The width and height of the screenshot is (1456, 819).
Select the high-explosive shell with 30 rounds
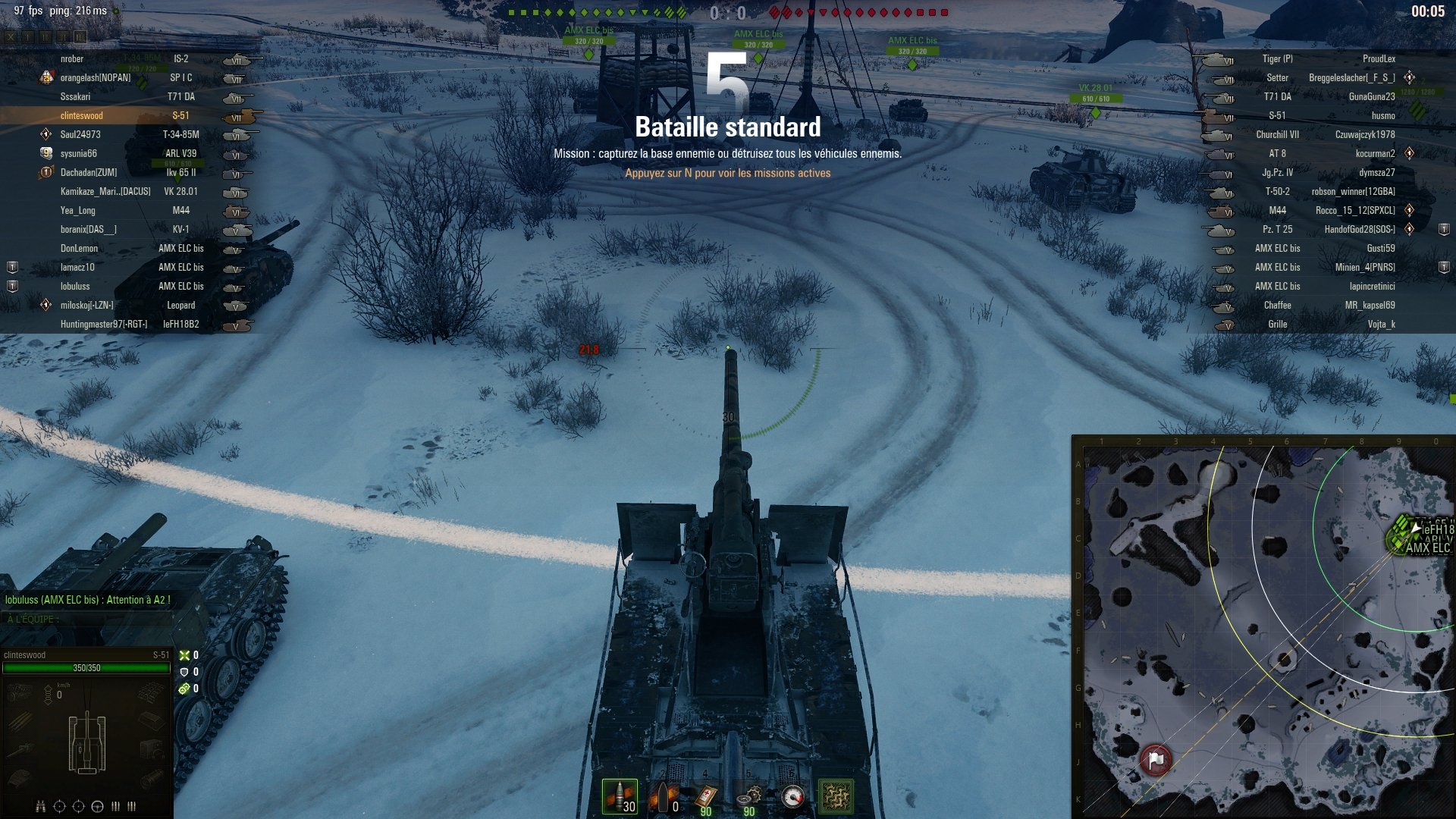(620, 797)
